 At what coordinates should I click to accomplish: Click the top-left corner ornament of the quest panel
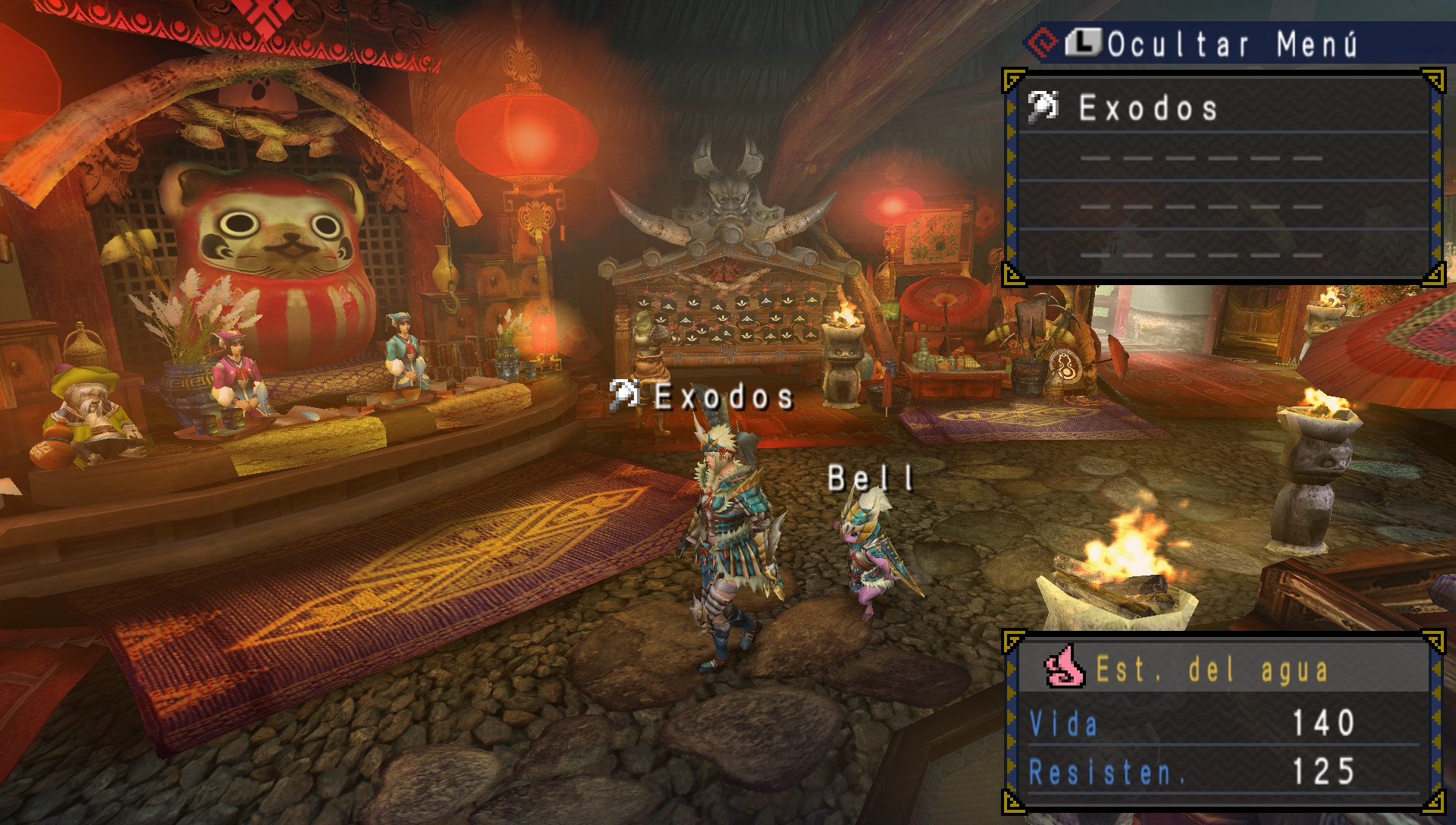click(1012, 80)
